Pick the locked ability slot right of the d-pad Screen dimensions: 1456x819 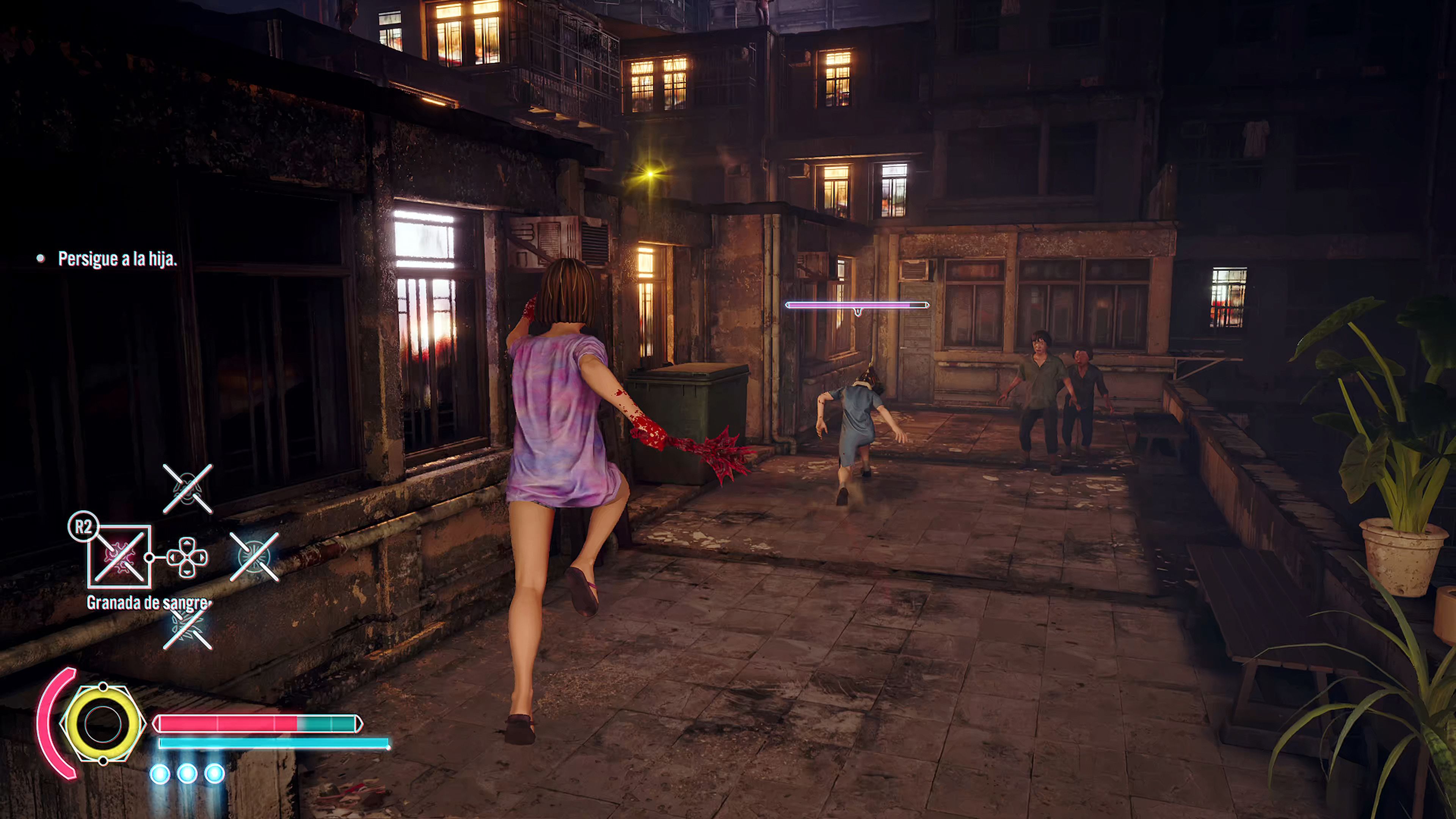point(254,557)
